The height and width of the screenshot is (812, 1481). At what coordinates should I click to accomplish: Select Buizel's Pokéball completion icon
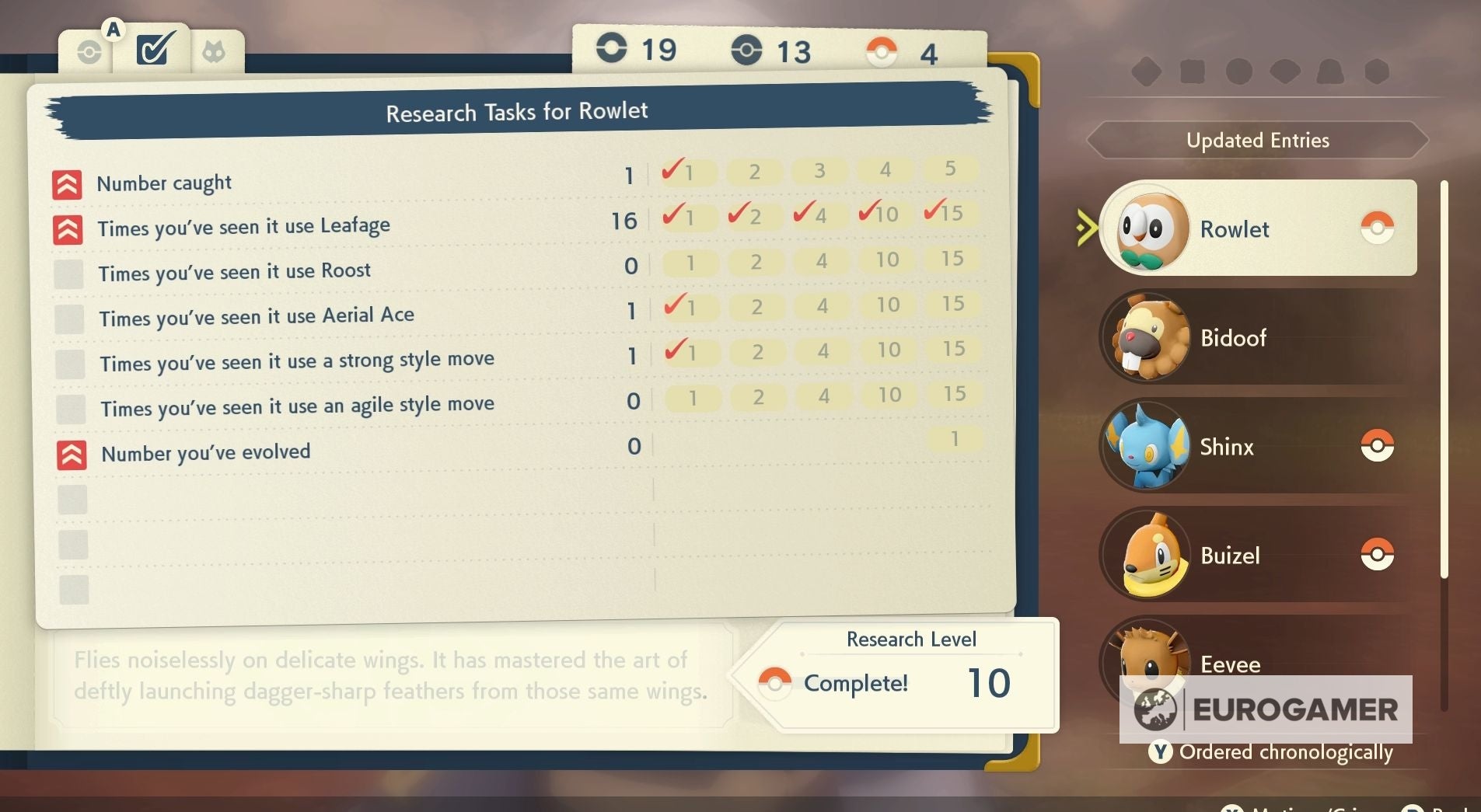1377,553
